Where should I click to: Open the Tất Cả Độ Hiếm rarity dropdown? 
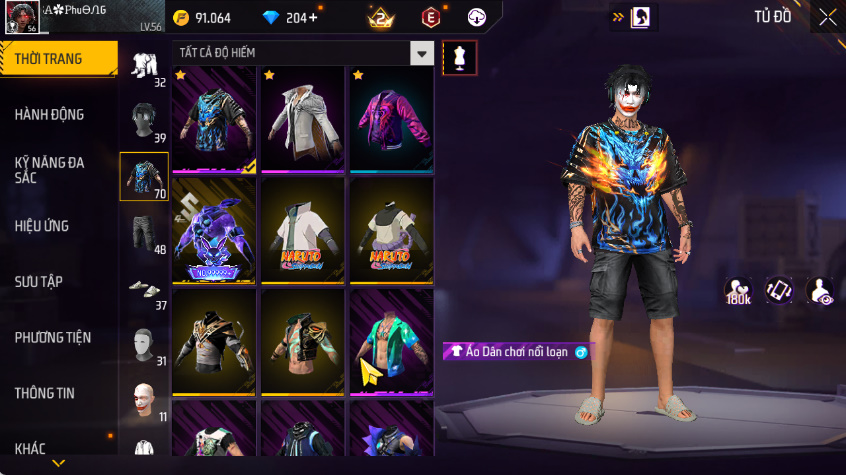pos(423,54)
